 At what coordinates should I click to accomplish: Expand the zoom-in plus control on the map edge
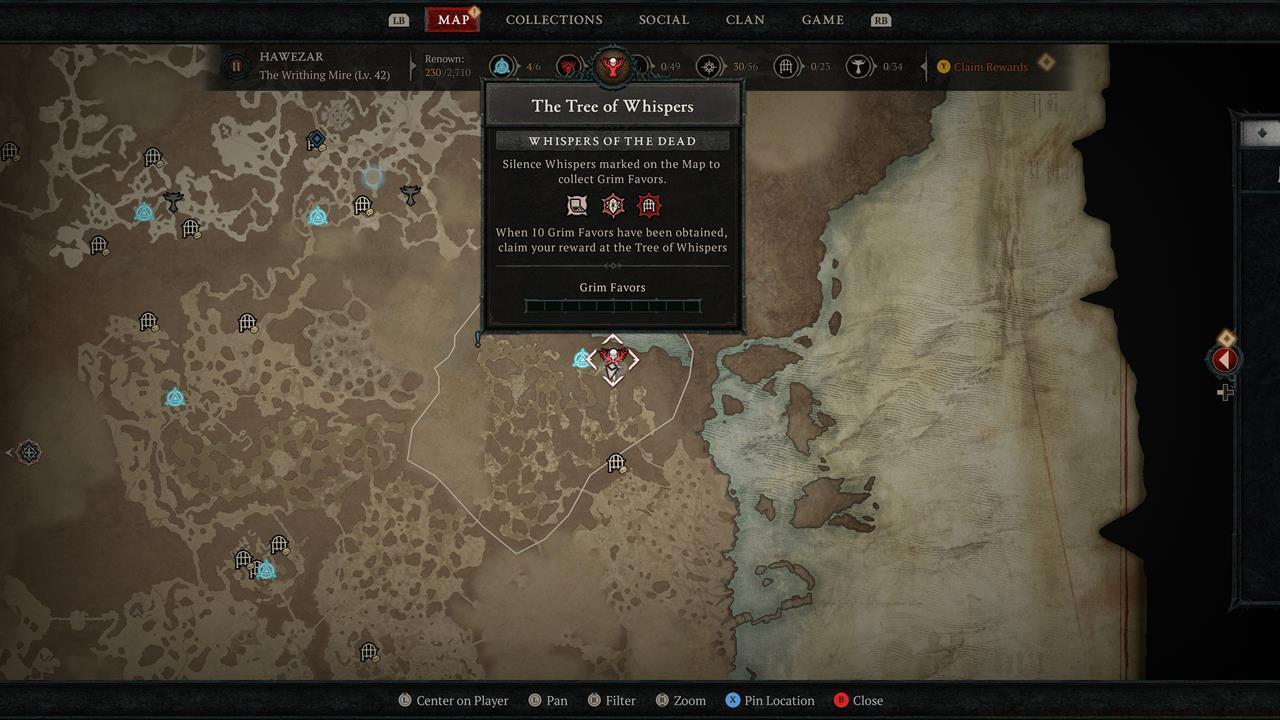[x=1225, y=392]
